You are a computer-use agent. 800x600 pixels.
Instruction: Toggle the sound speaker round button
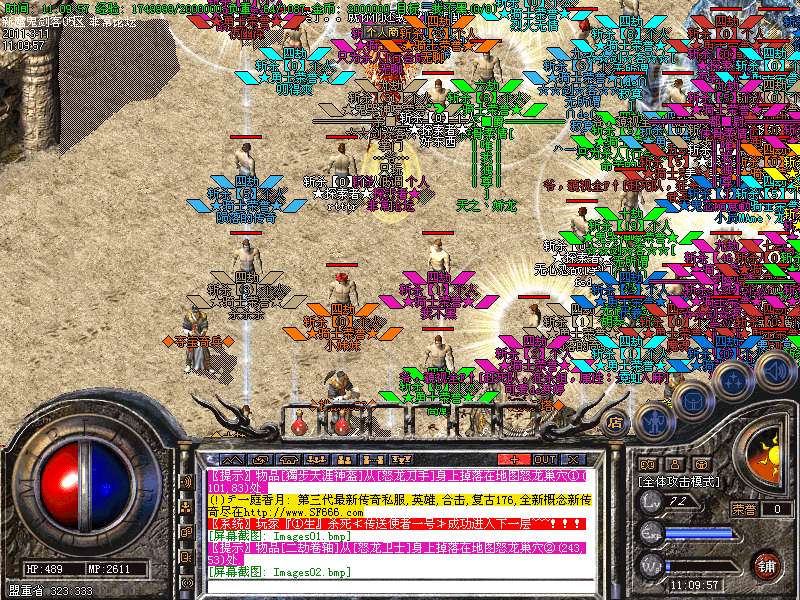(773, 370)
